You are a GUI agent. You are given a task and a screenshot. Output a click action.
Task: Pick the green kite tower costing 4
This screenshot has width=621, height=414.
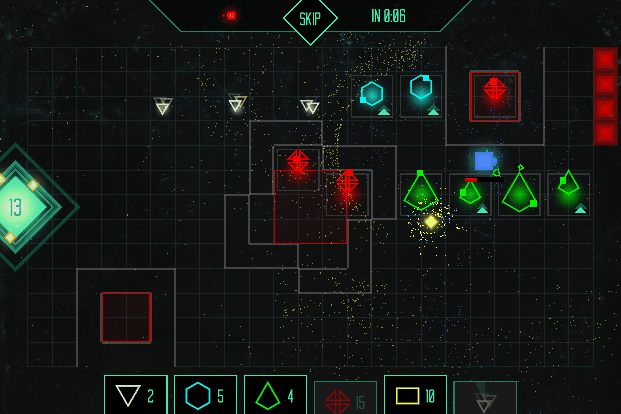click(x=275, y=396)
